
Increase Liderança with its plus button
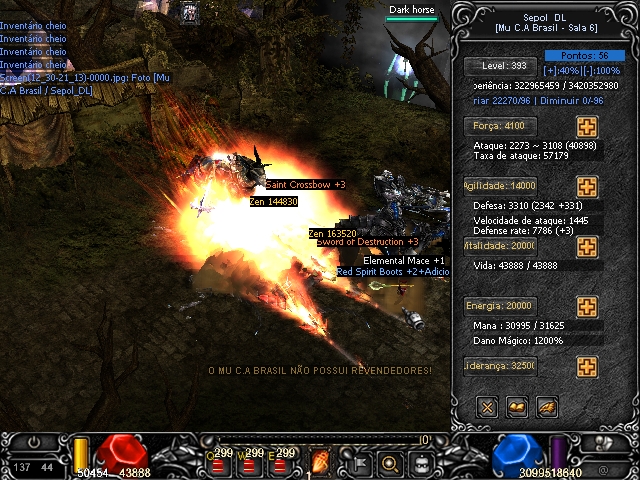587,367
